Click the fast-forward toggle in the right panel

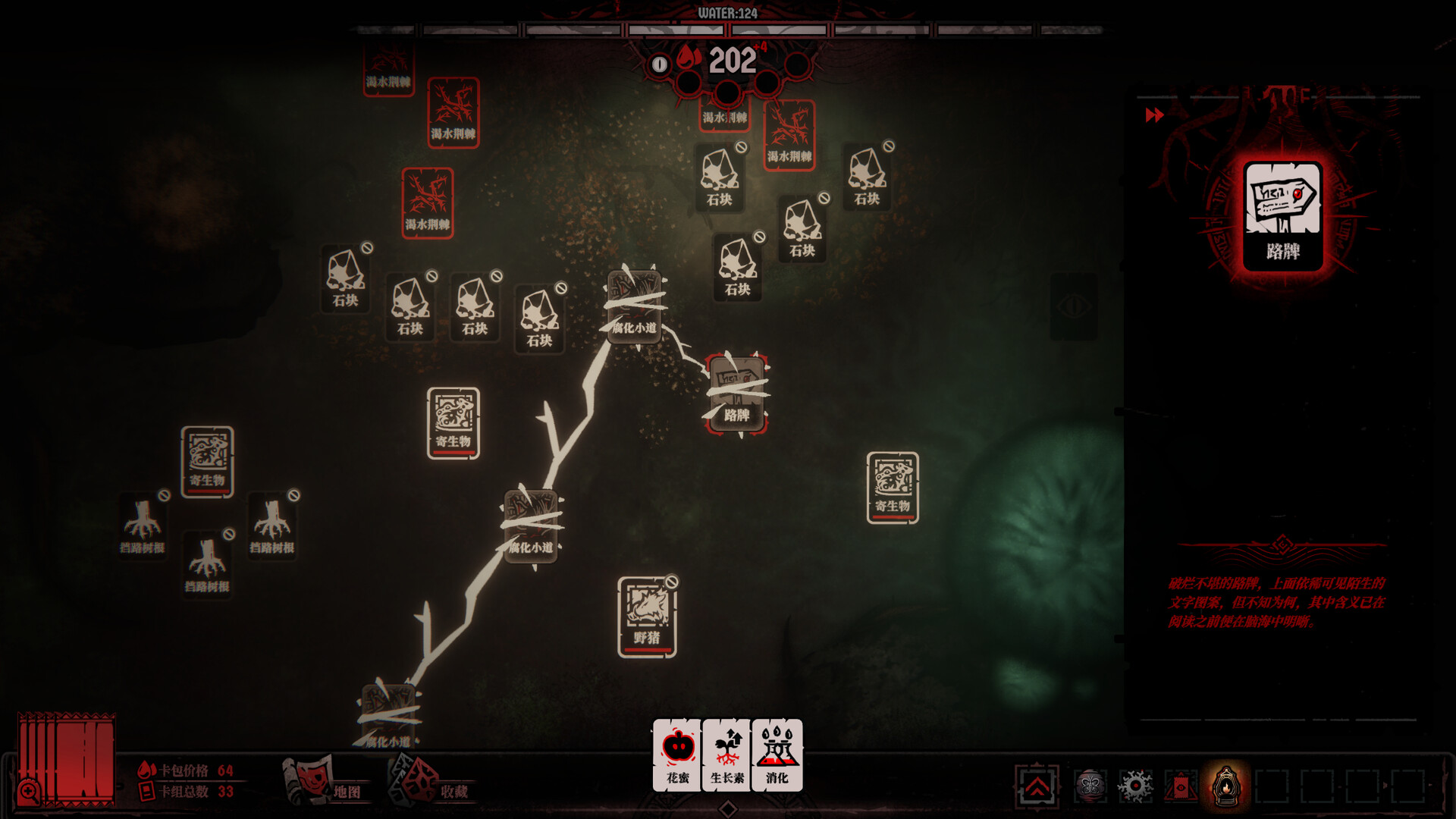[1155, 115]
